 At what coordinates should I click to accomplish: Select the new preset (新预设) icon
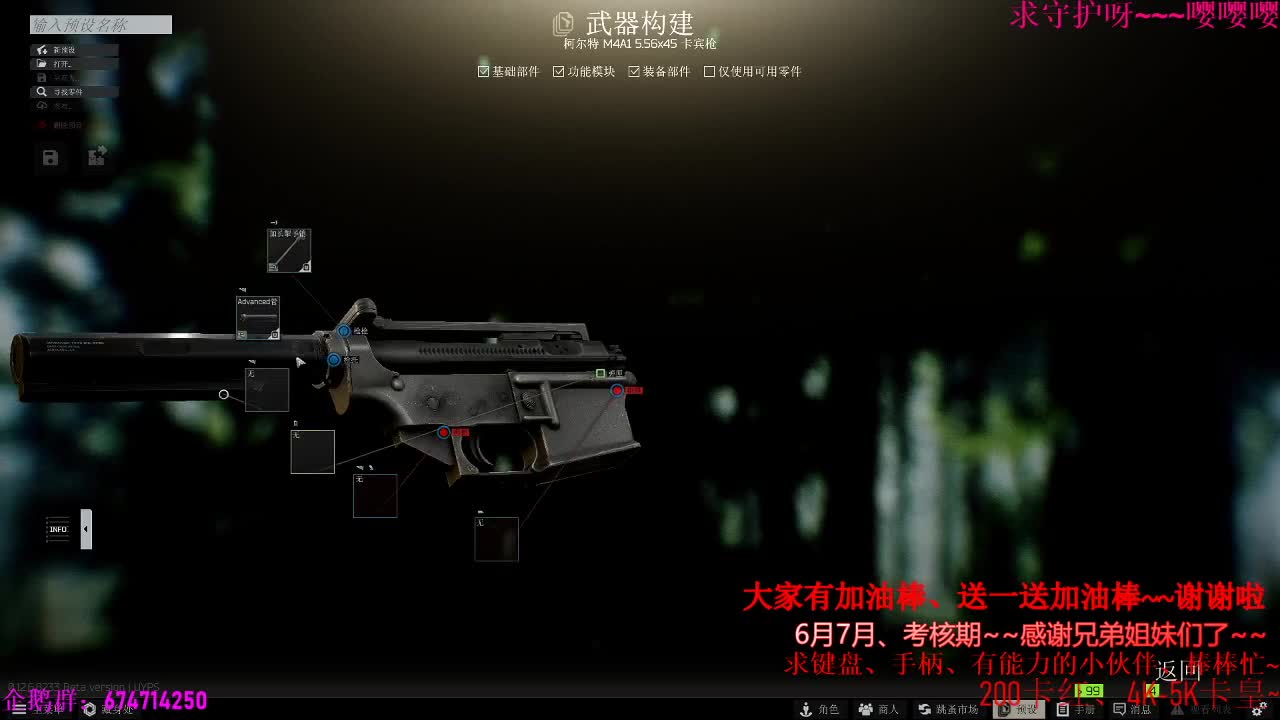coord(40,49)
